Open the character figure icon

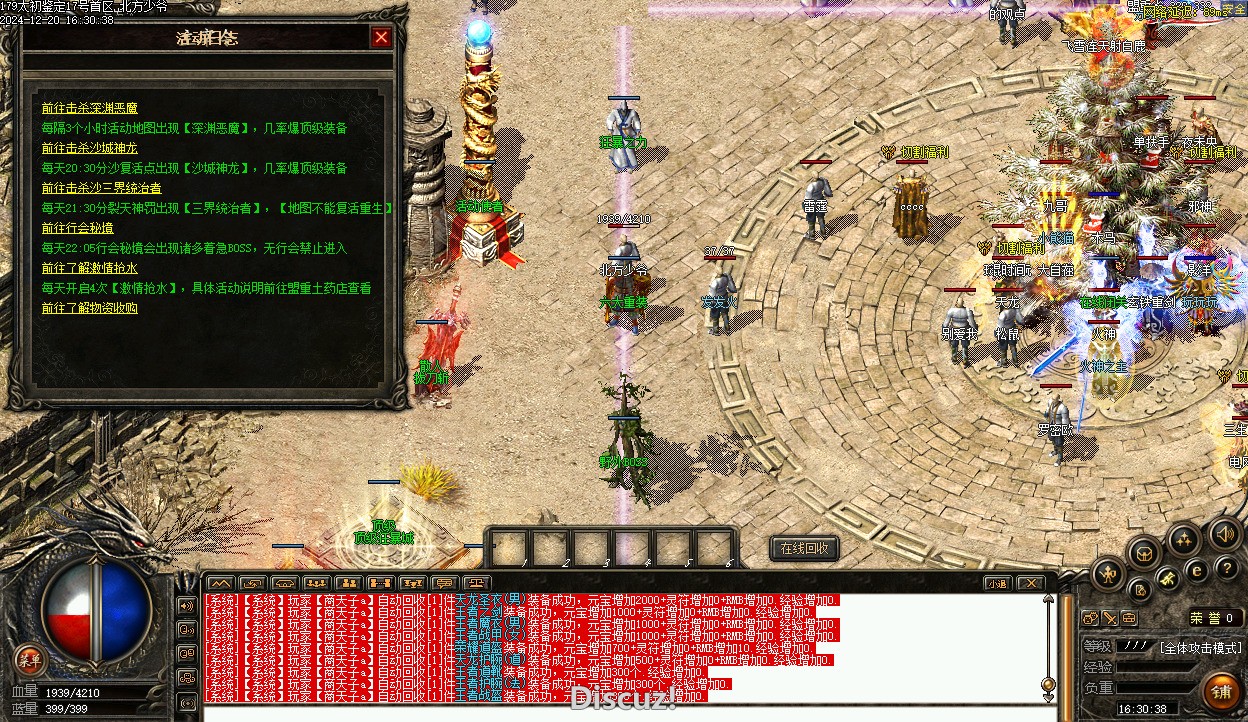click(1108, 574)
